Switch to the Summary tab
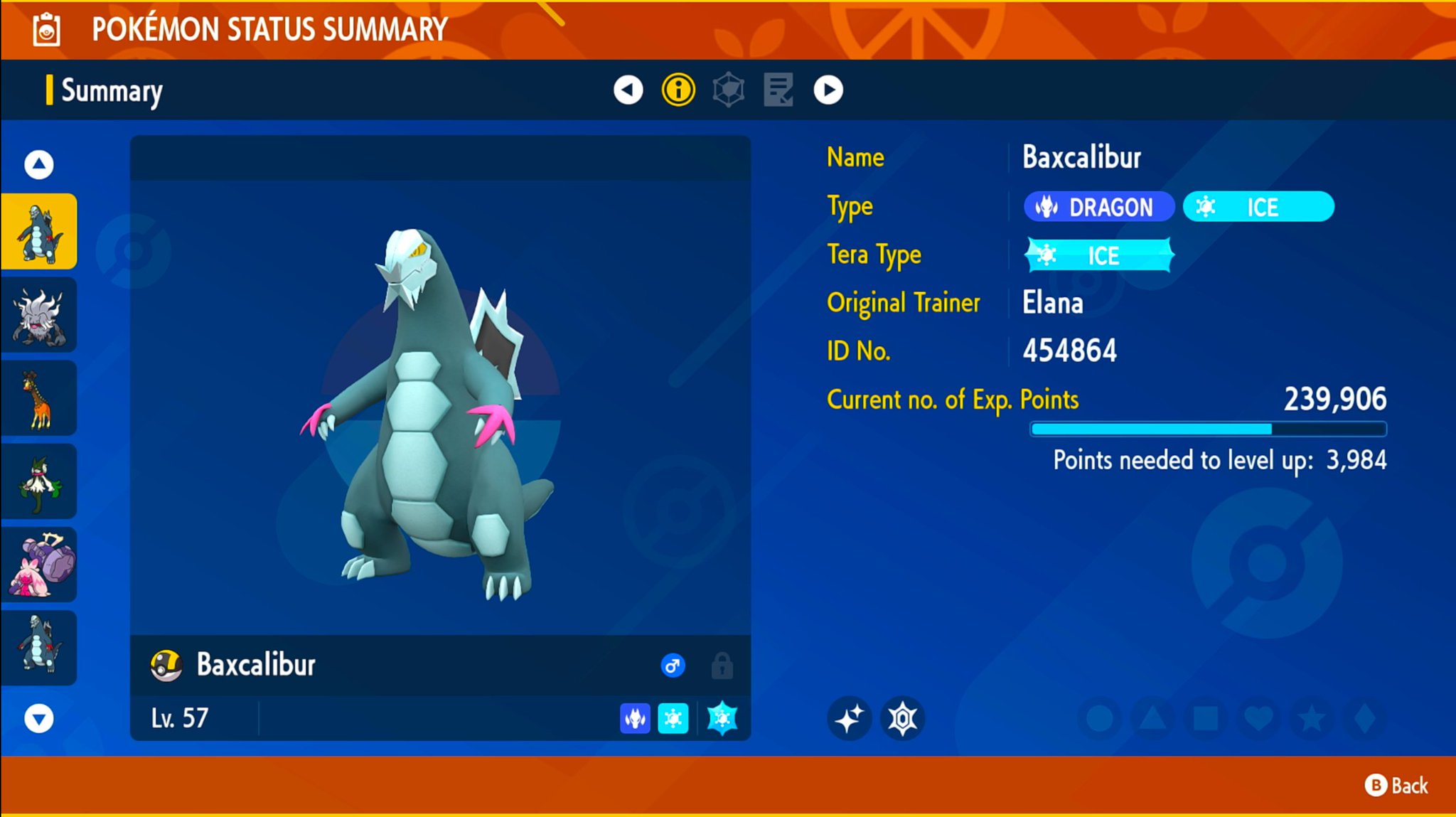 (111, 90)
